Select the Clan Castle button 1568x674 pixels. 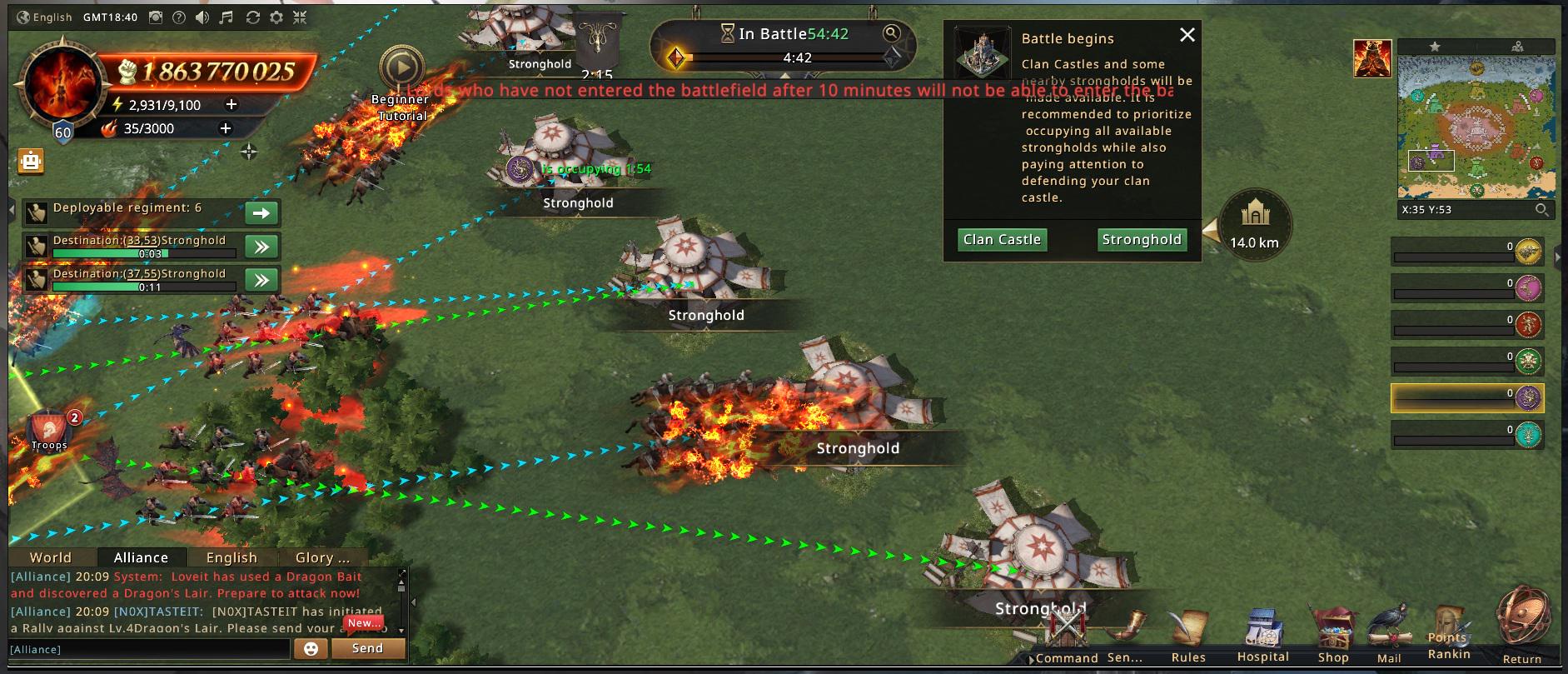1002,240
